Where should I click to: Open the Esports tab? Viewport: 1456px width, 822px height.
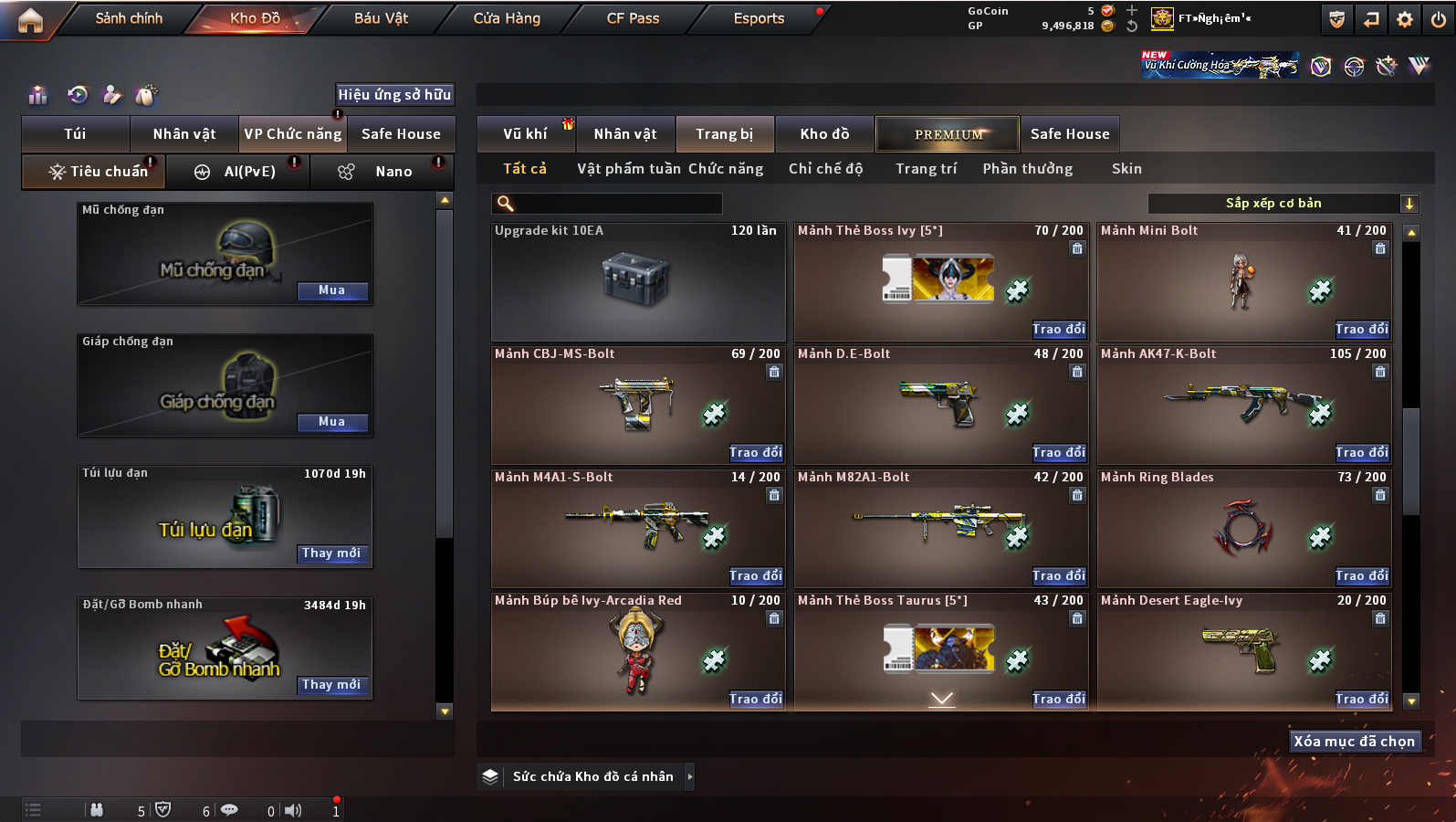(759, 18)
